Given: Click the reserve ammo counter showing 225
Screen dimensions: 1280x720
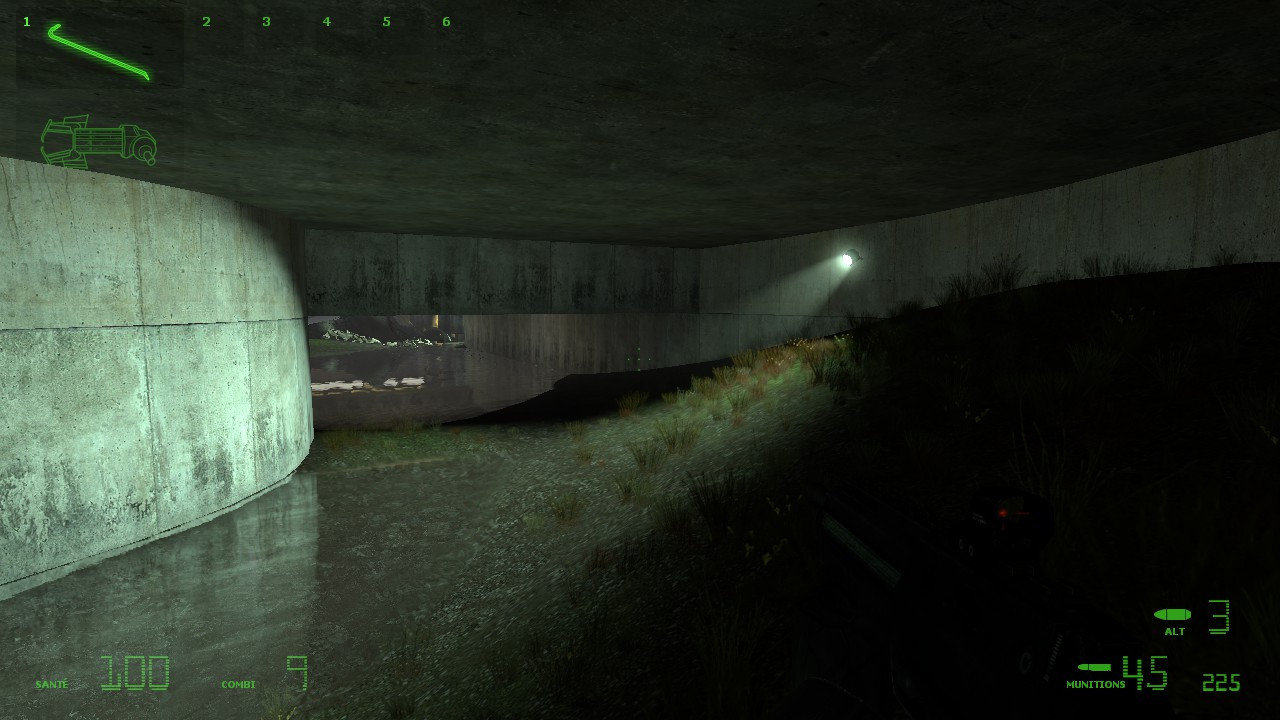Looking at the screenshot, I should 1220,683.
